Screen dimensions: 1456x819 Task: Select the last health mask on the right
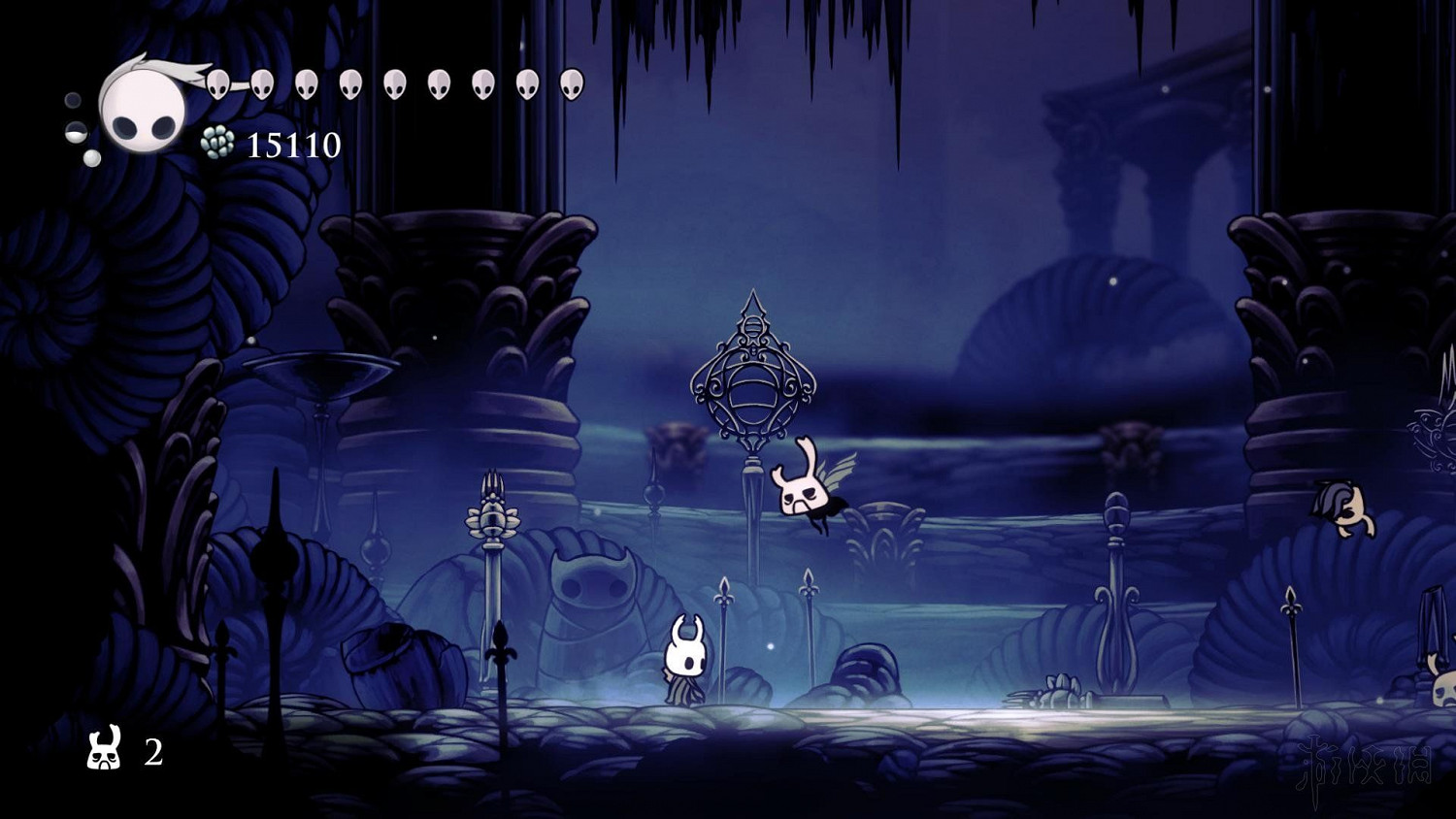[571, 85]
